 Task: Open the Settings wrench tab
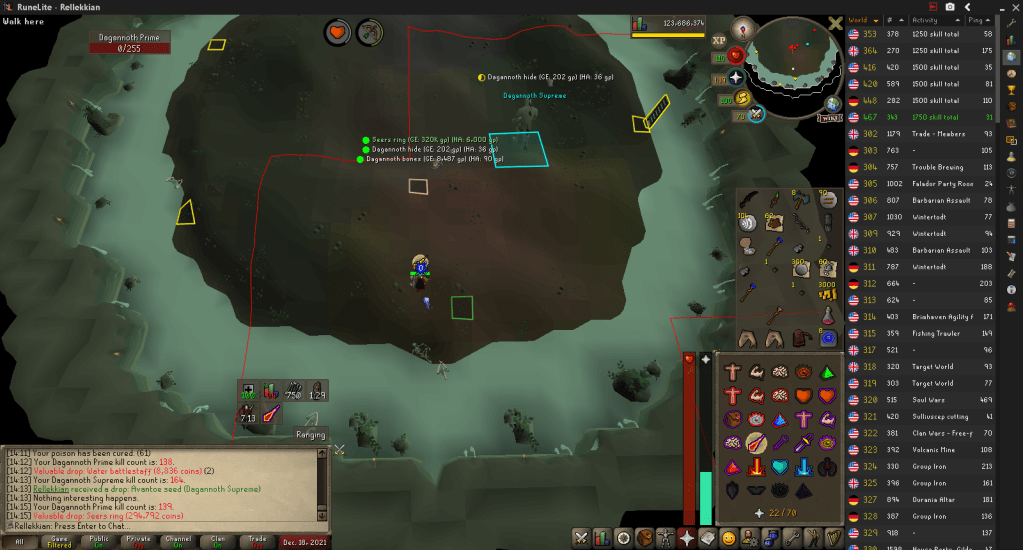pyautogui.click(x=792, y=538)
